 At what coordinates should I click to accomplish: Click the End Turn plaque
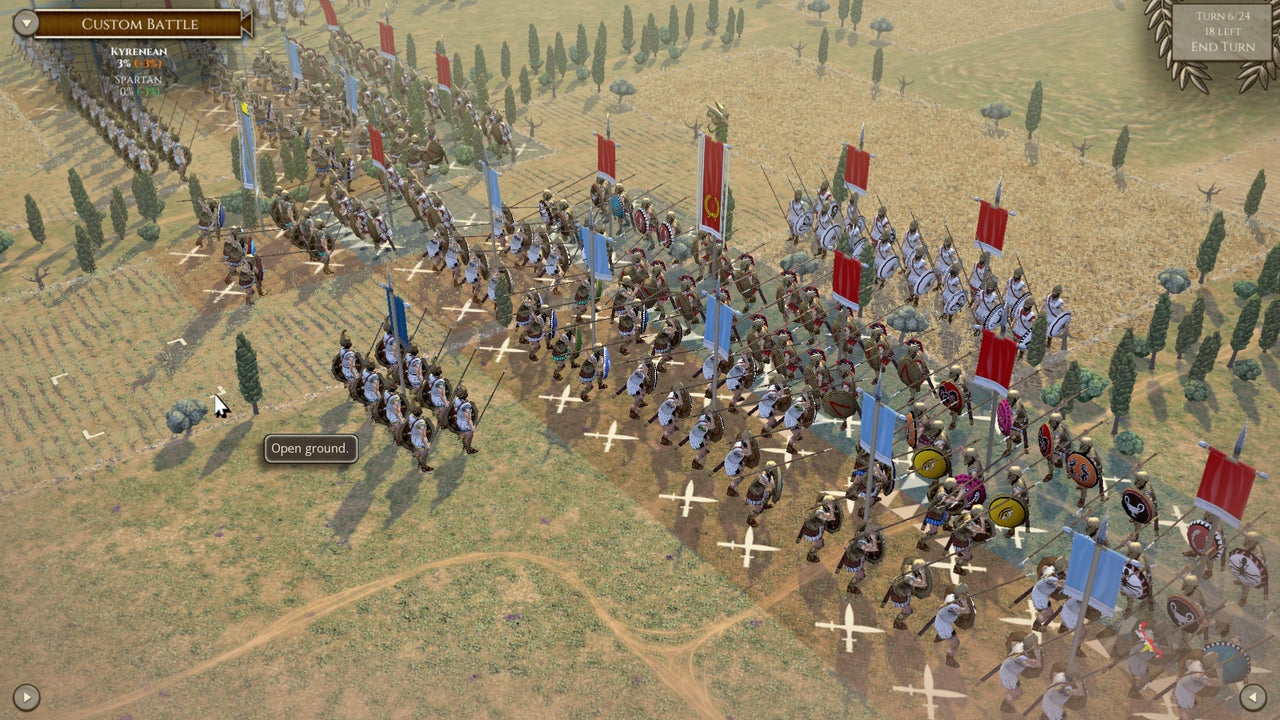[1222, 45]
